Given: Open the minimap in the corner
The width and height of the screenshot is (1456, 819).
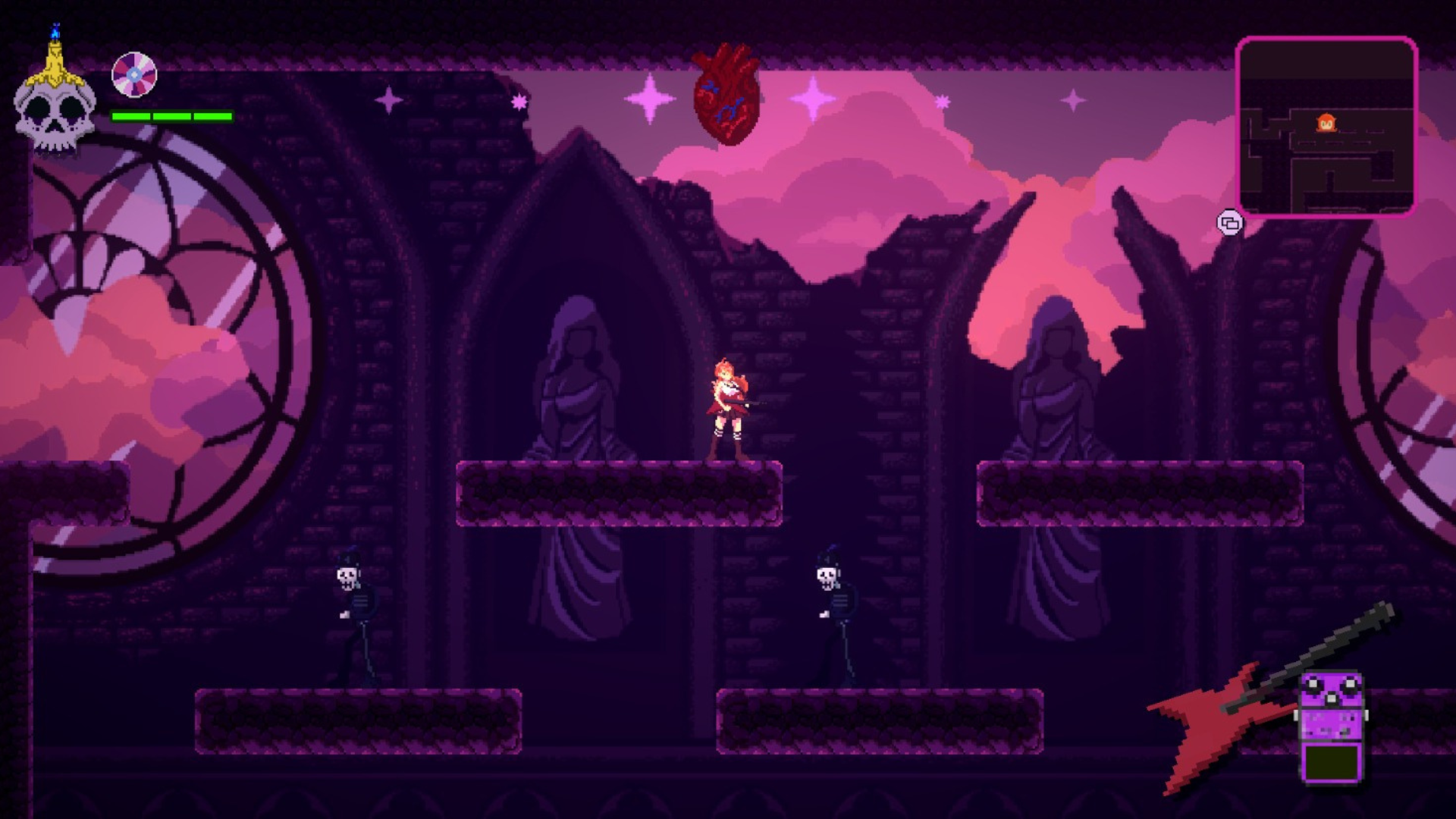Looking at the screenshot, I should tap(1326, 127).
